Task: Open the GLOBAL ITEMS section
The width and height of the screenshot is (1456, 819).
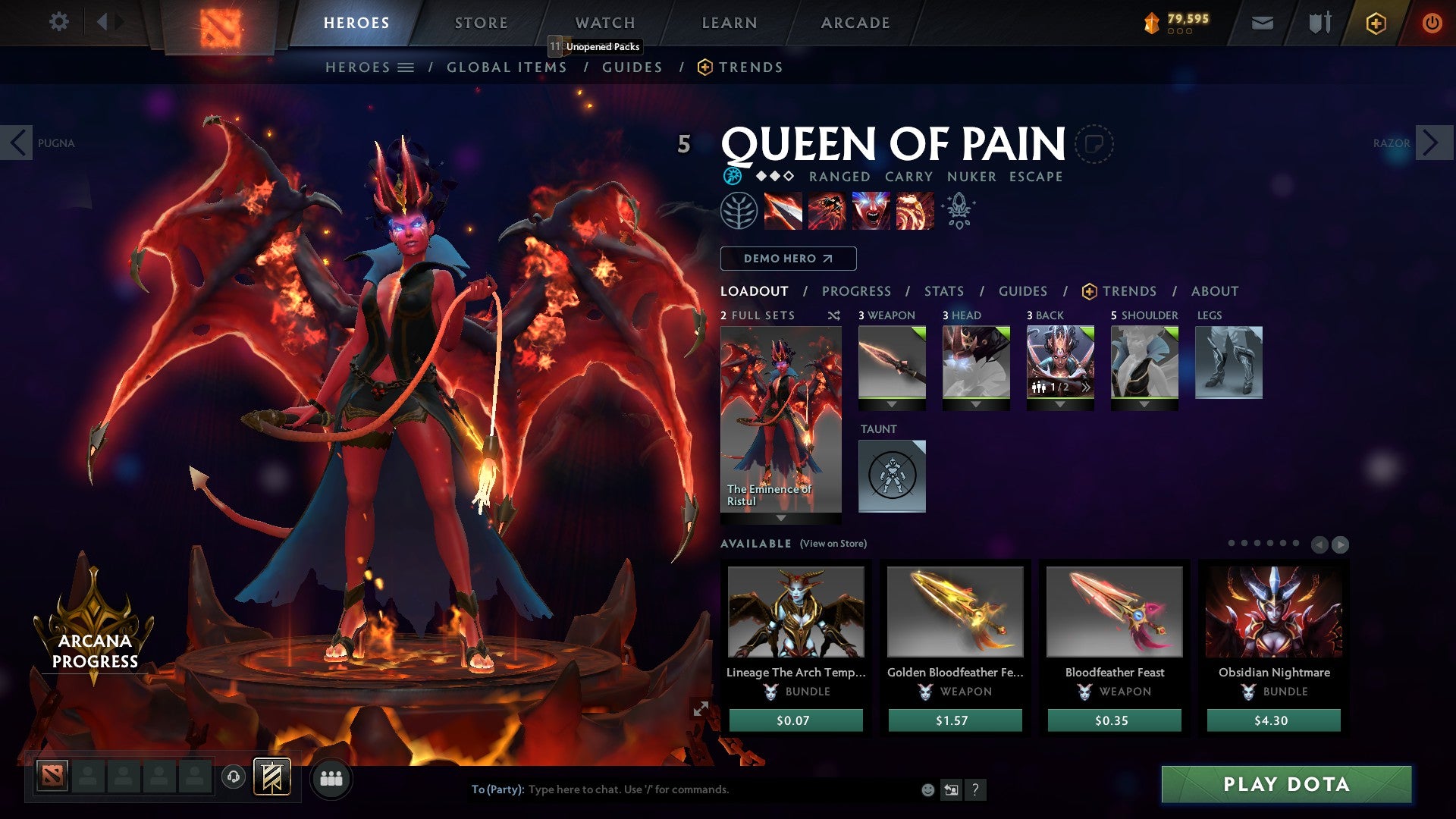Action: [507, 67]
